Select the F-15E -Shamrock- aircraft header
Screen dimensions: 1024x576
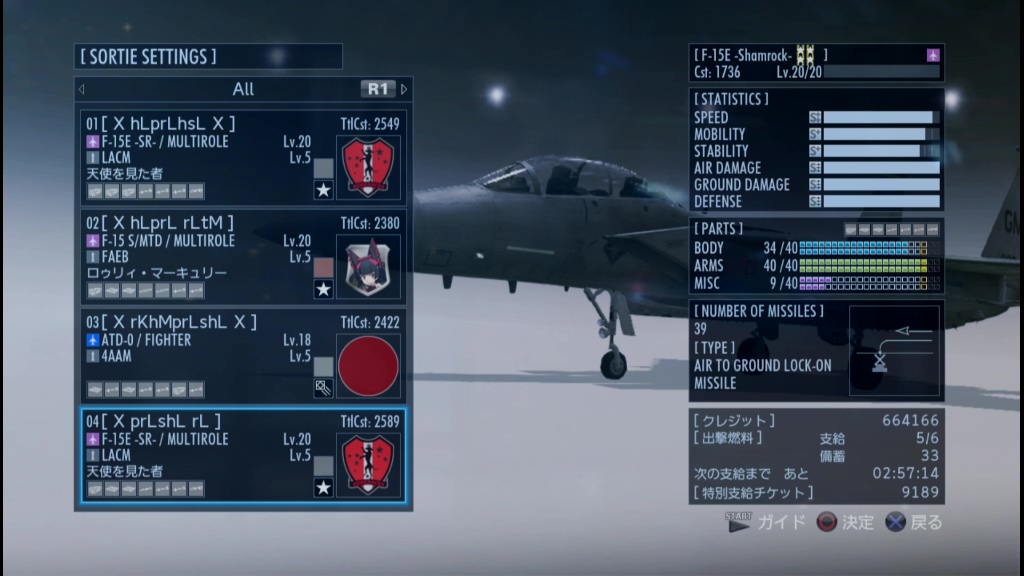[816, 62]
